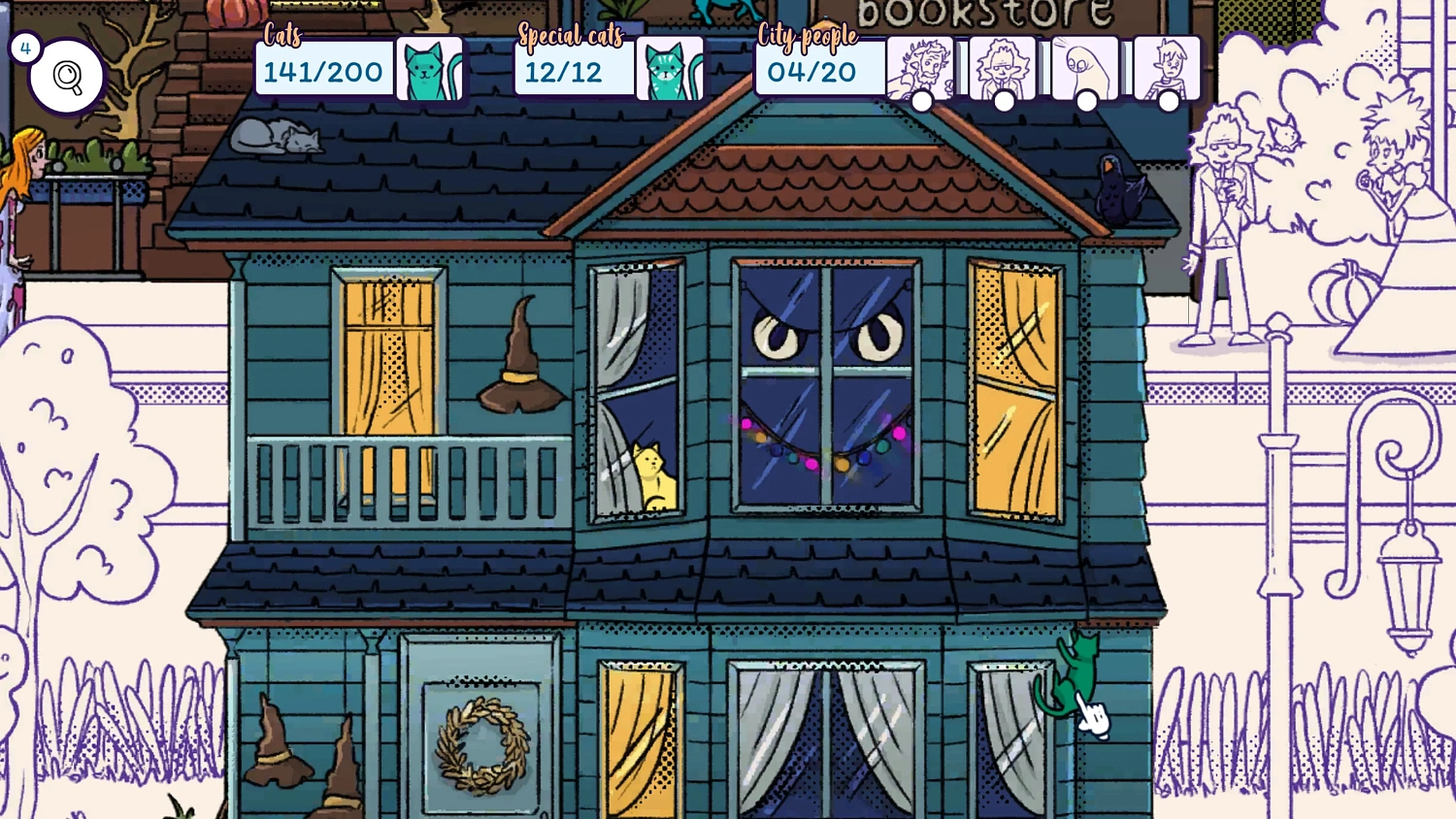This screenshot has width=1456, height=819.
Task: Select the teal cat icon beside the Cats counter
Action: click(x=430, y=68)
